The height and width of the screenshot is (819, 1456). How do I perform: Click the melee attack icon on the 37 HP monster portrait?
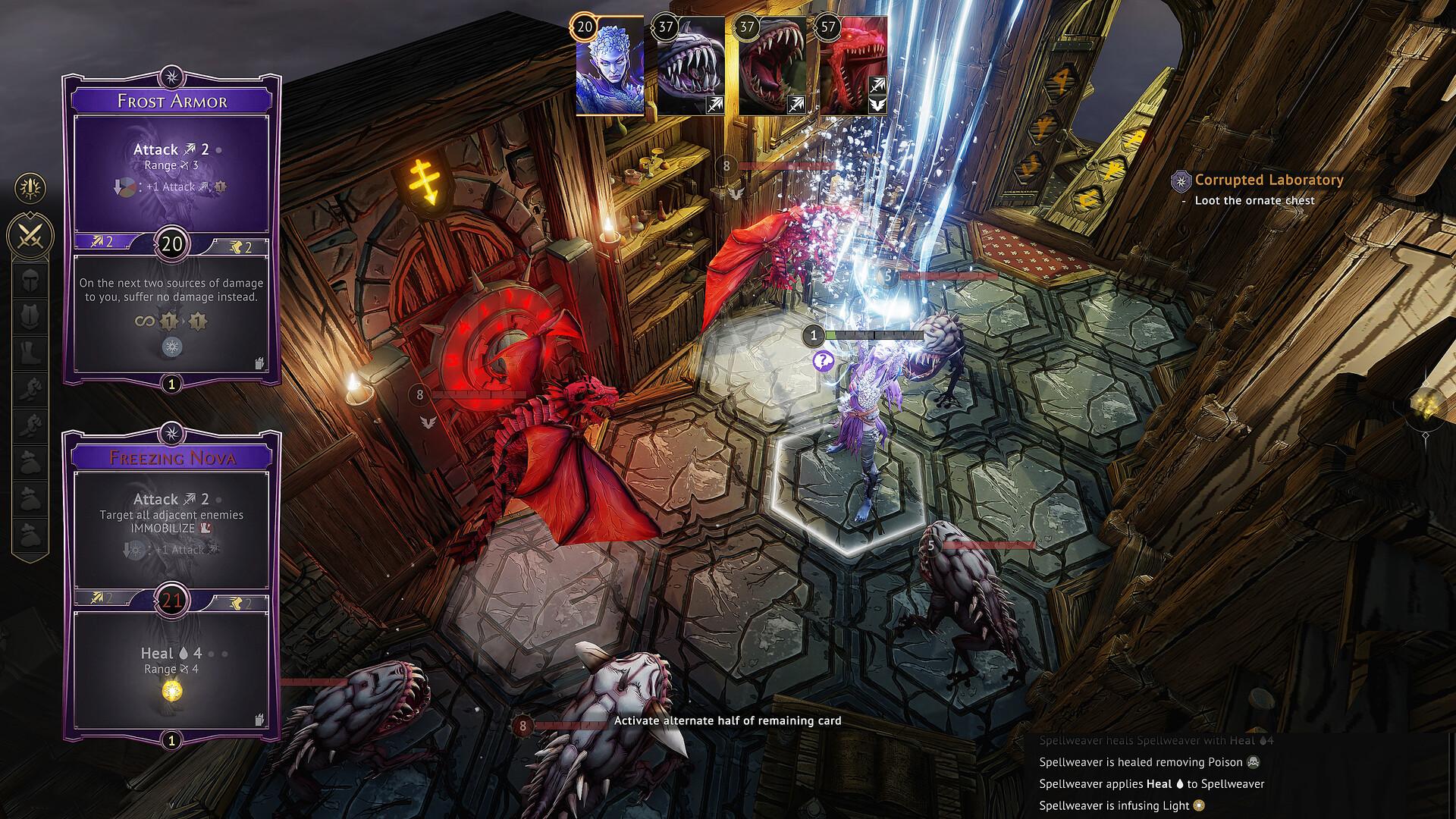click(x=716, y=105)
